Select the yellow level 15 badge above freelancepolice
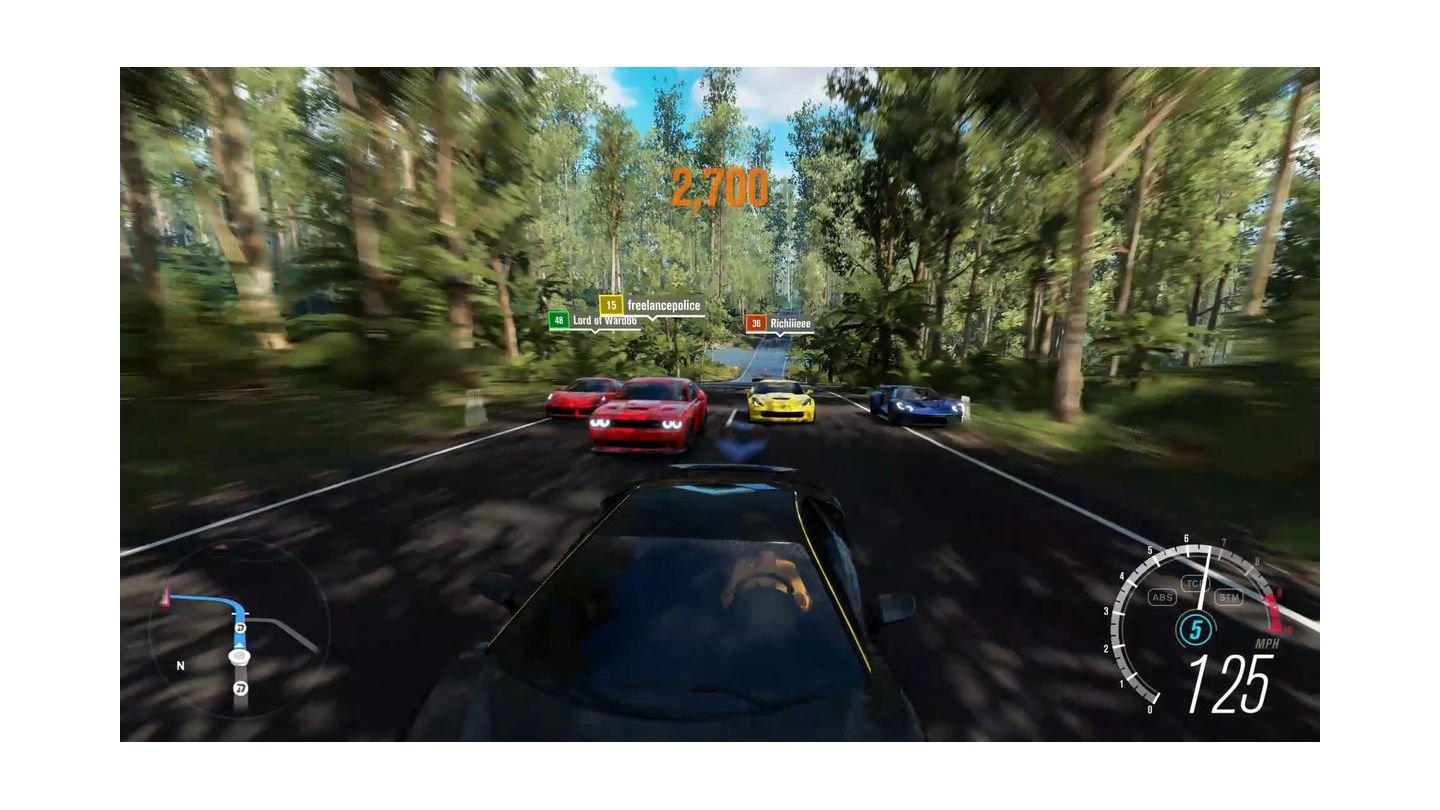Viewport: 1440px width, 810px height. (611, 304)
